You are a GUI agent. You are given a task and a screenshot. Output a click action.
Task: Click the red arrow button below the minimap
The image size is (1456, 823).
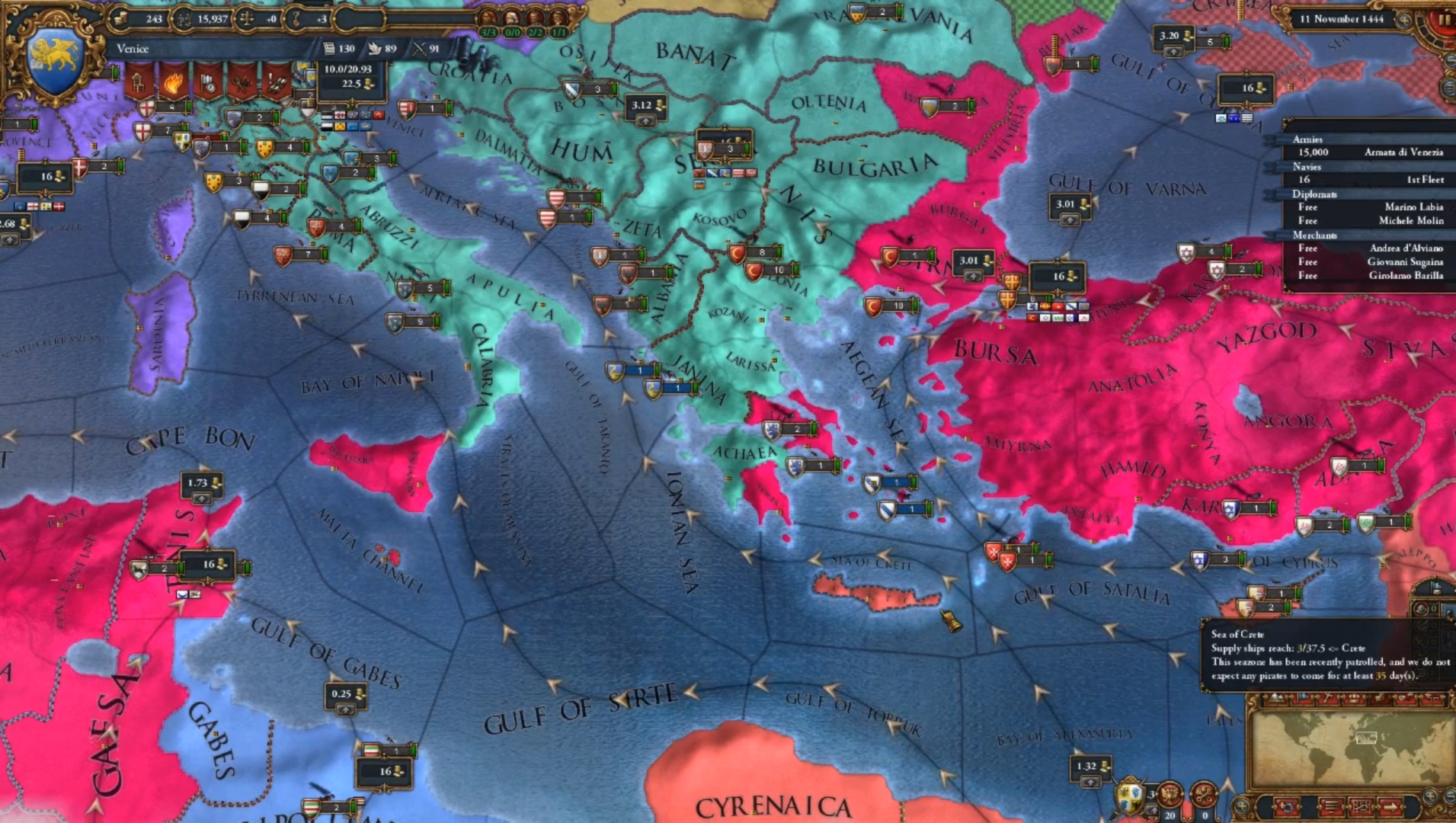(1390, 806)
